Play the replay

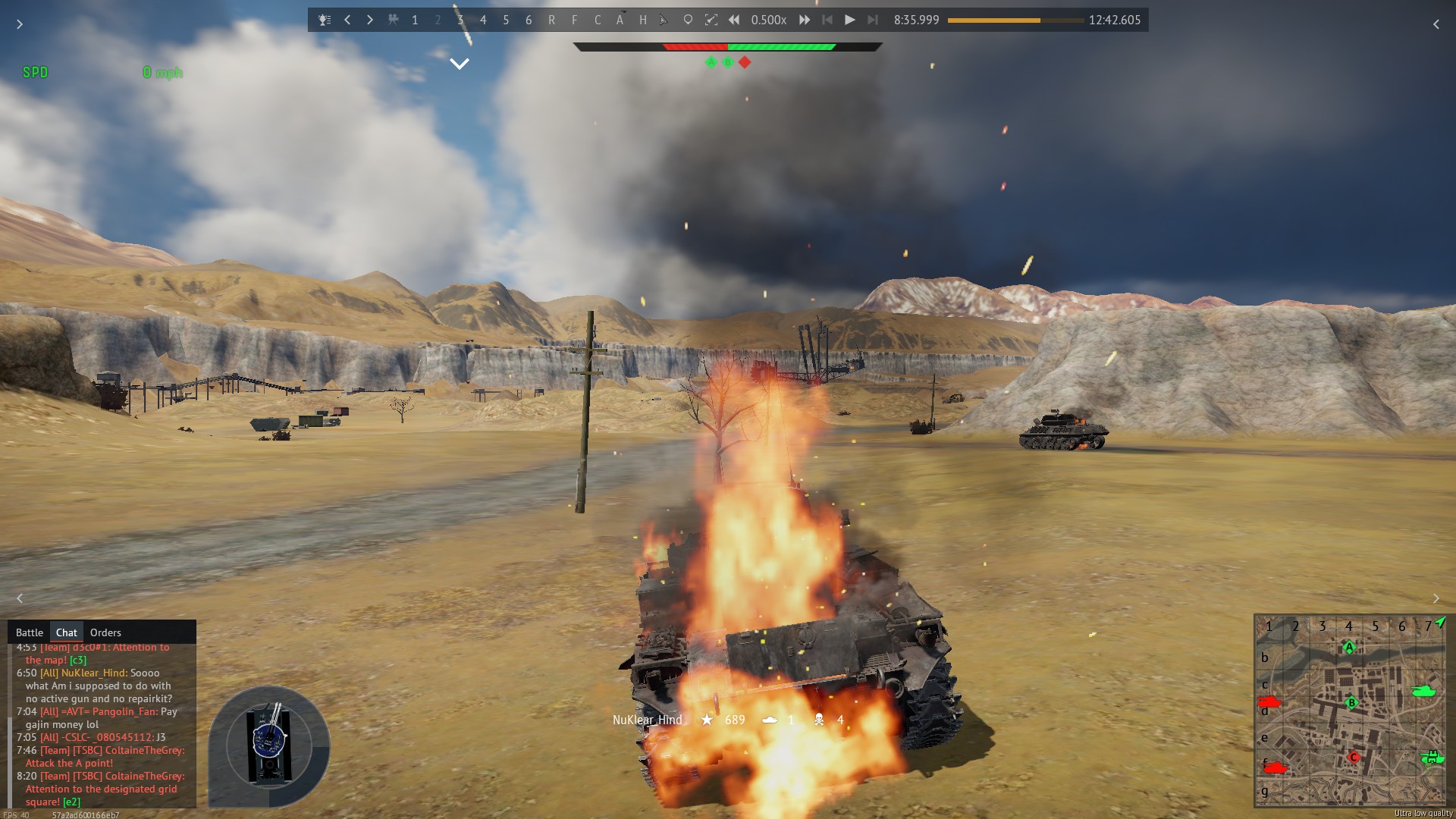click(849, 20)
